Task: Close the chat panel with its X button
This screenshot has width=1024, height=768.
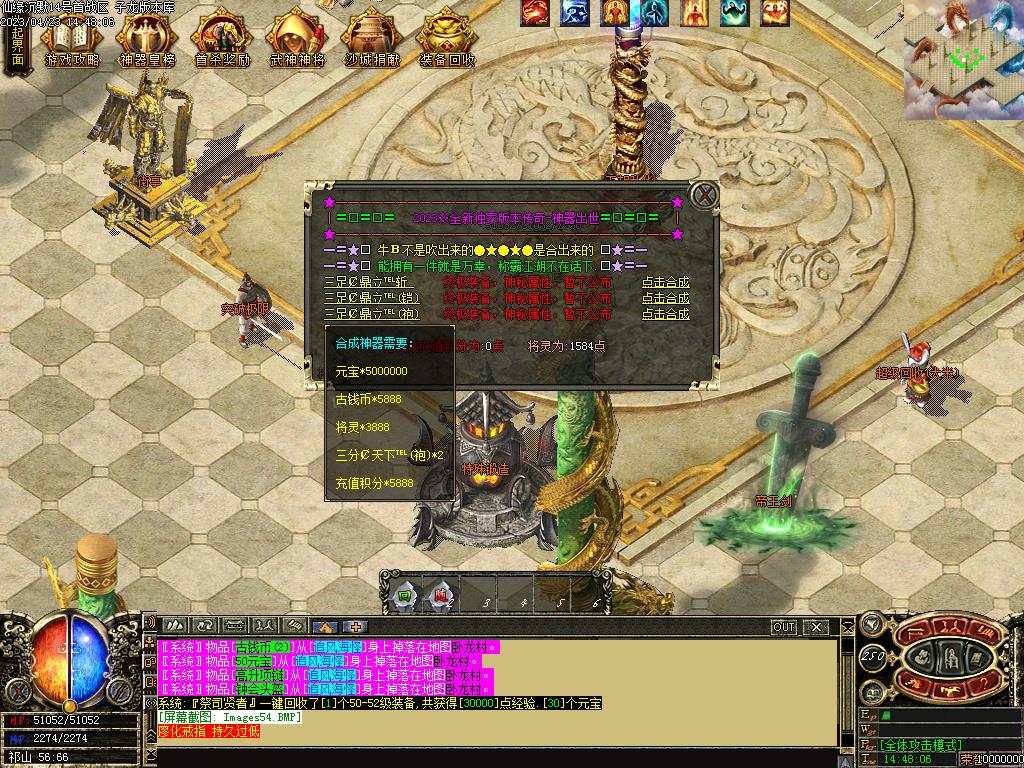Action: tap(816, 627)
